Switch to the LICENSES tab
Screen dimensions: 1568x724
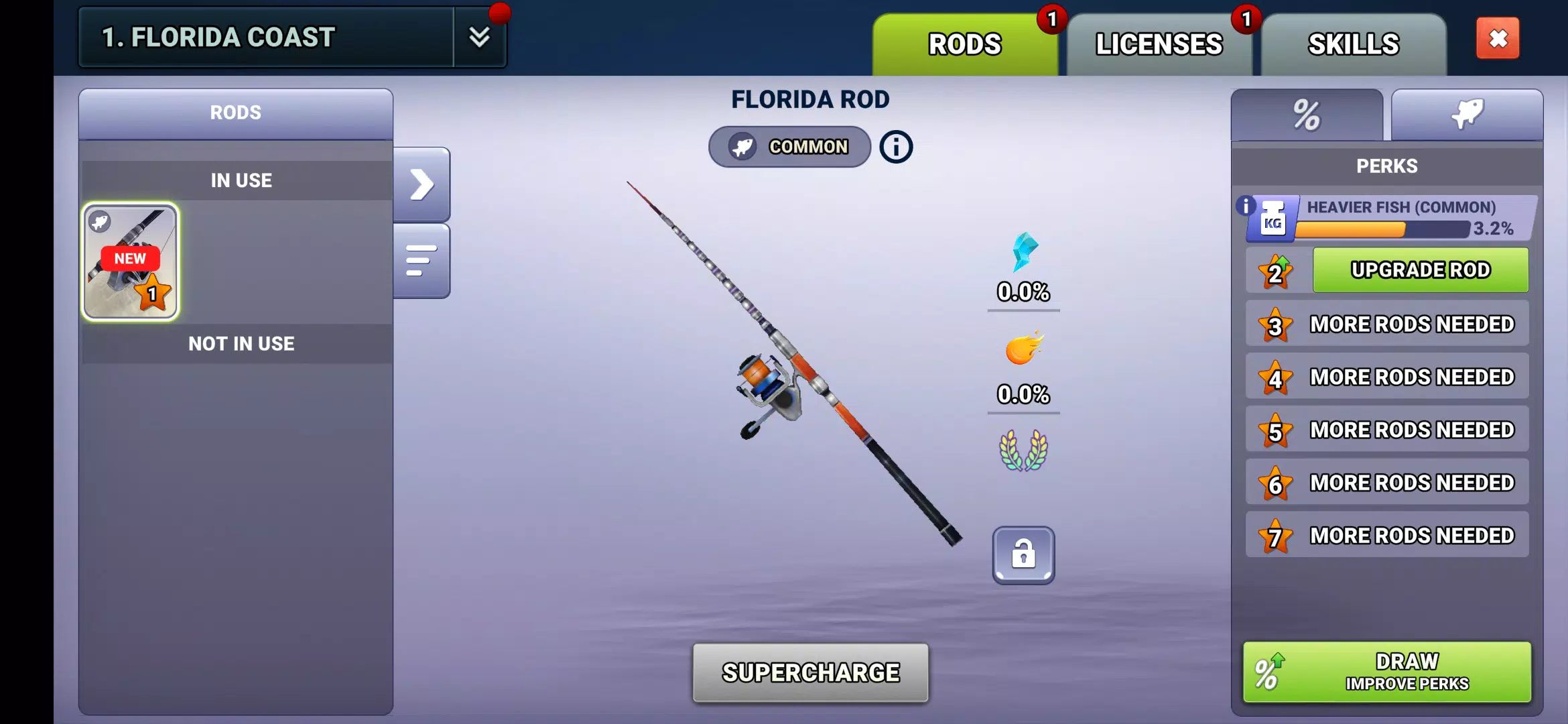[x=1159, y=43]
